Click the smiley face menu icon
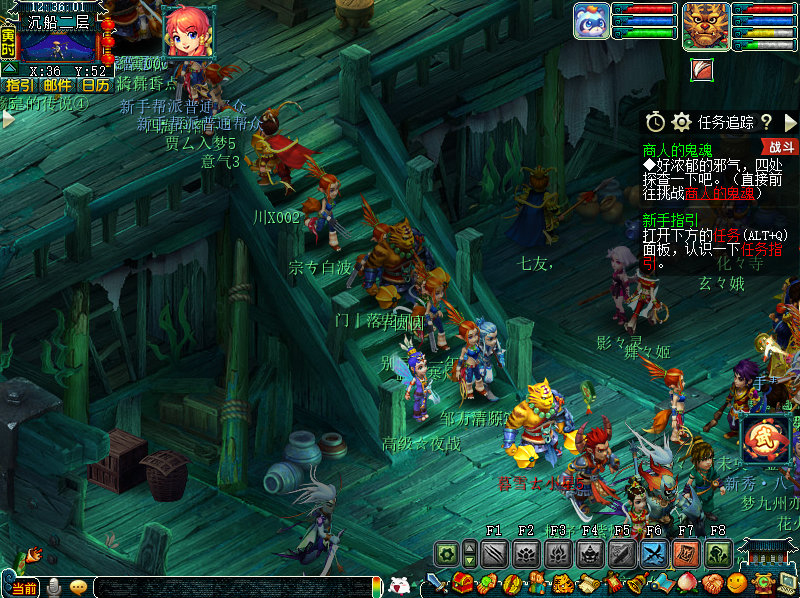The height and width of the screenshot is (598, 800). (737, 582)
